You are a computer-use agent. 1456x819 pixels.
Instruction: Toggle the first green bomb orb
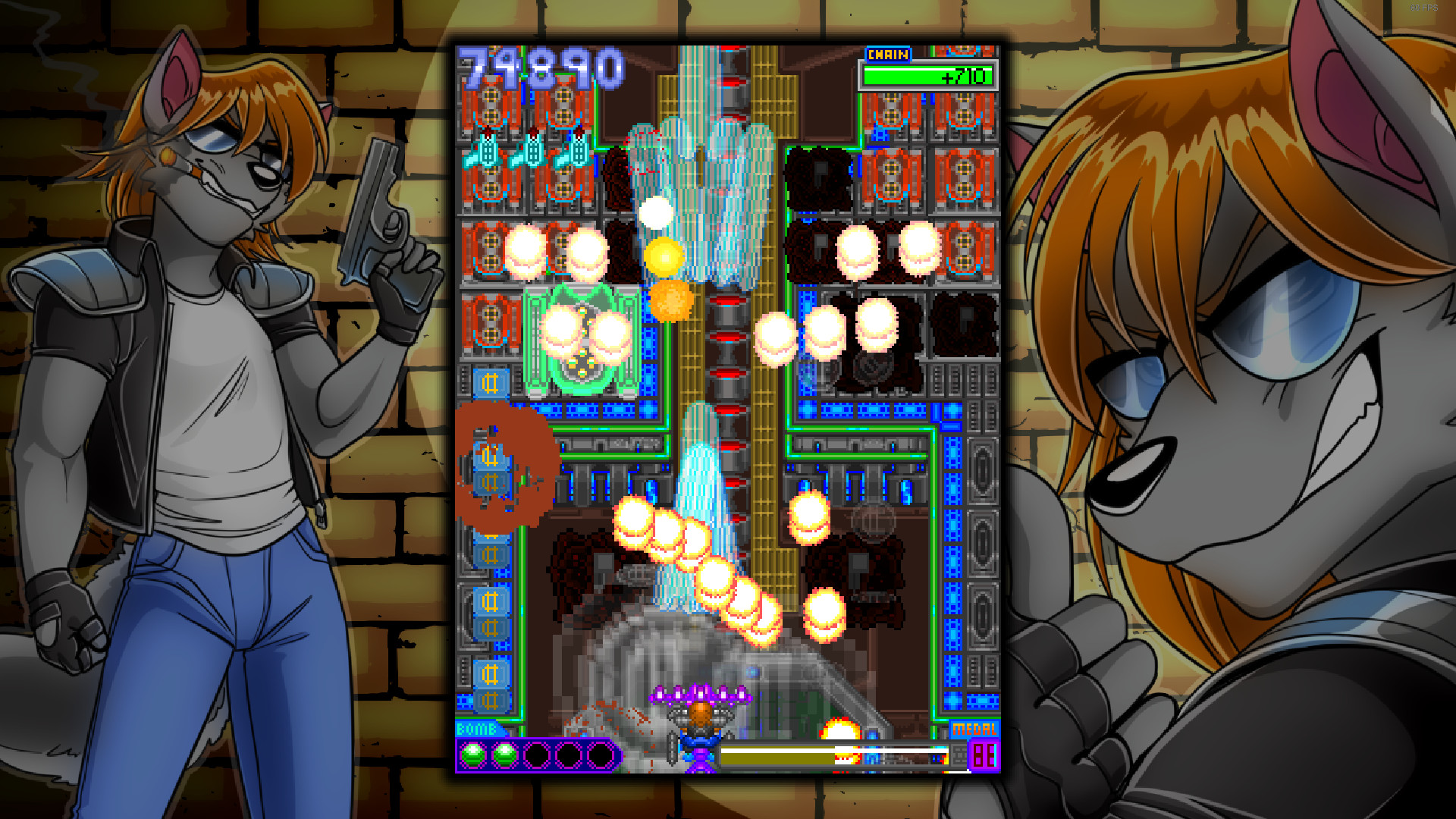472,753
